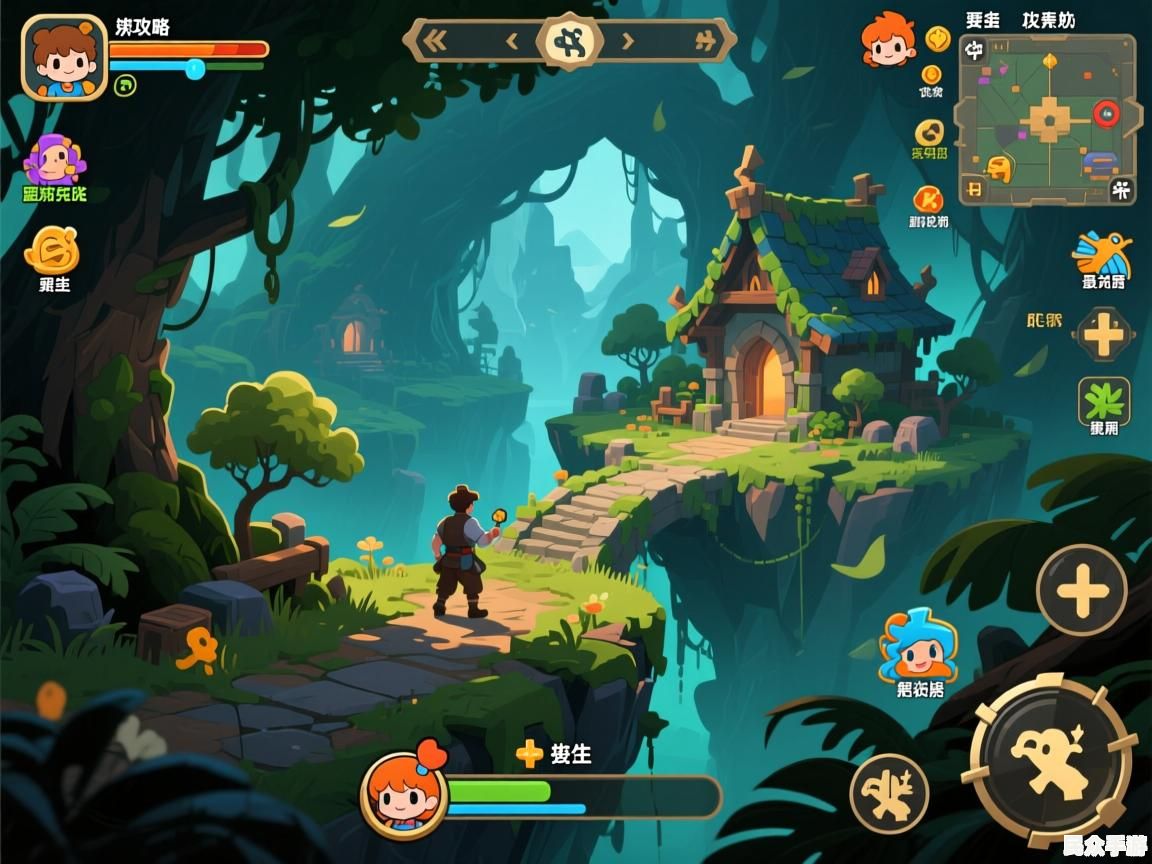
Task: Tap the orange-haired avatar beside the minimap
Action: (x=888, y=40)
